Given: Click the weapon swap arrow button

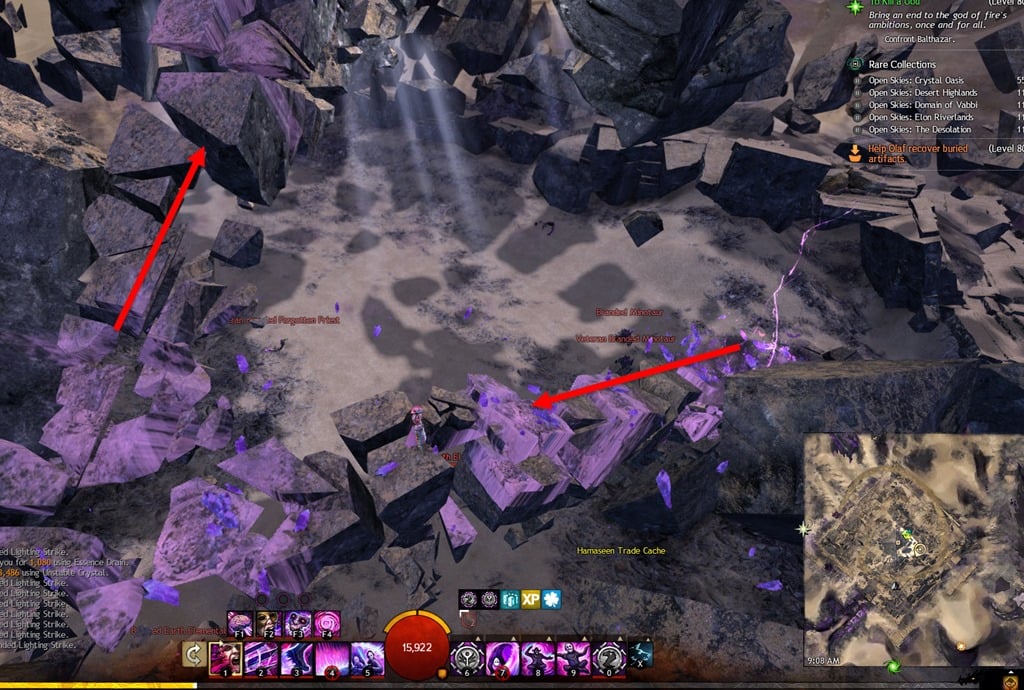Looking at the screenshot, I should [192, 654].
